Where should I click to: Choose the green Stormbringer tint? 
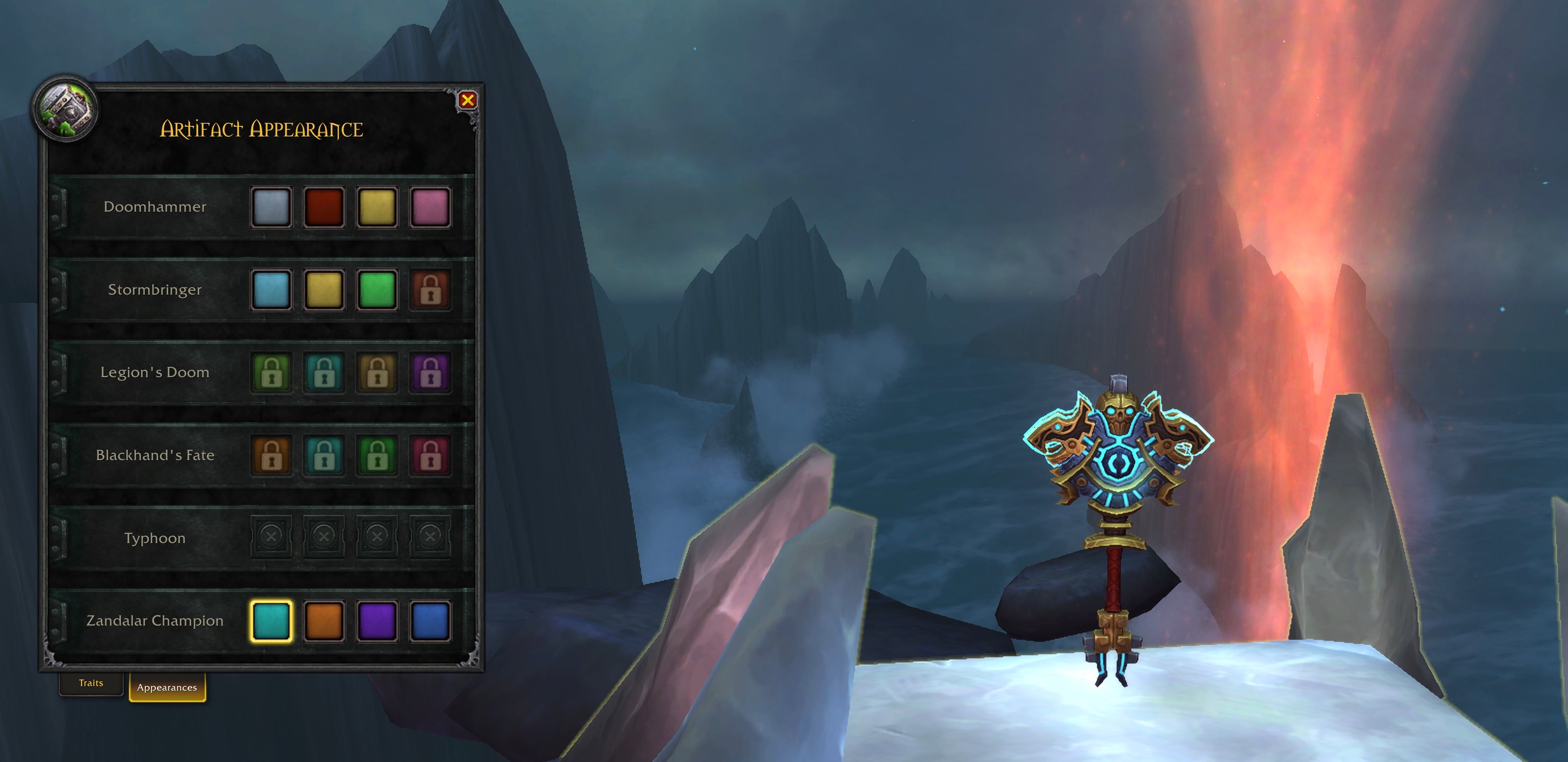click(x=377, y=290)
